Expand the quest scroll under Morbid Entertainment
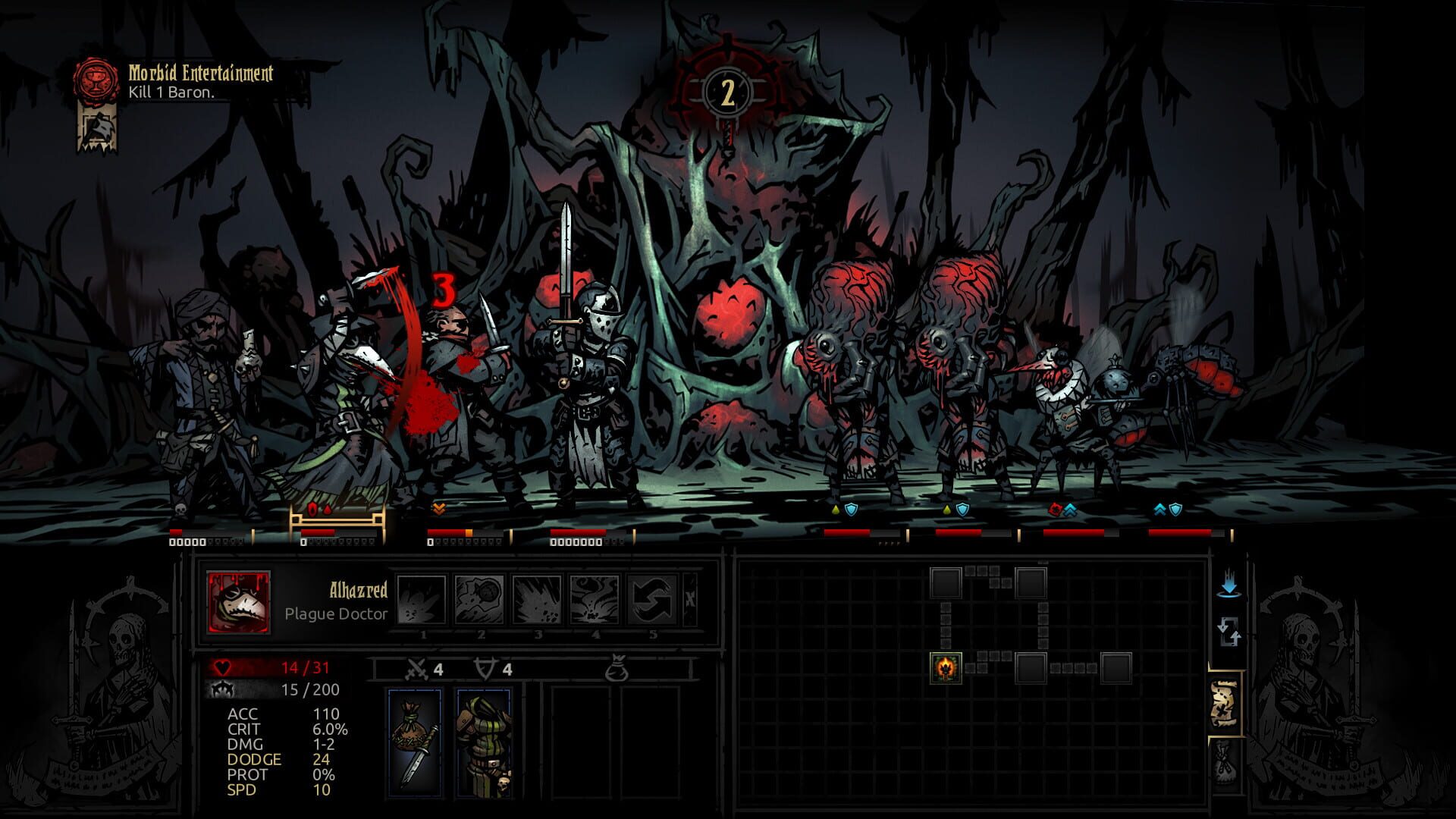 click(99, 127)
